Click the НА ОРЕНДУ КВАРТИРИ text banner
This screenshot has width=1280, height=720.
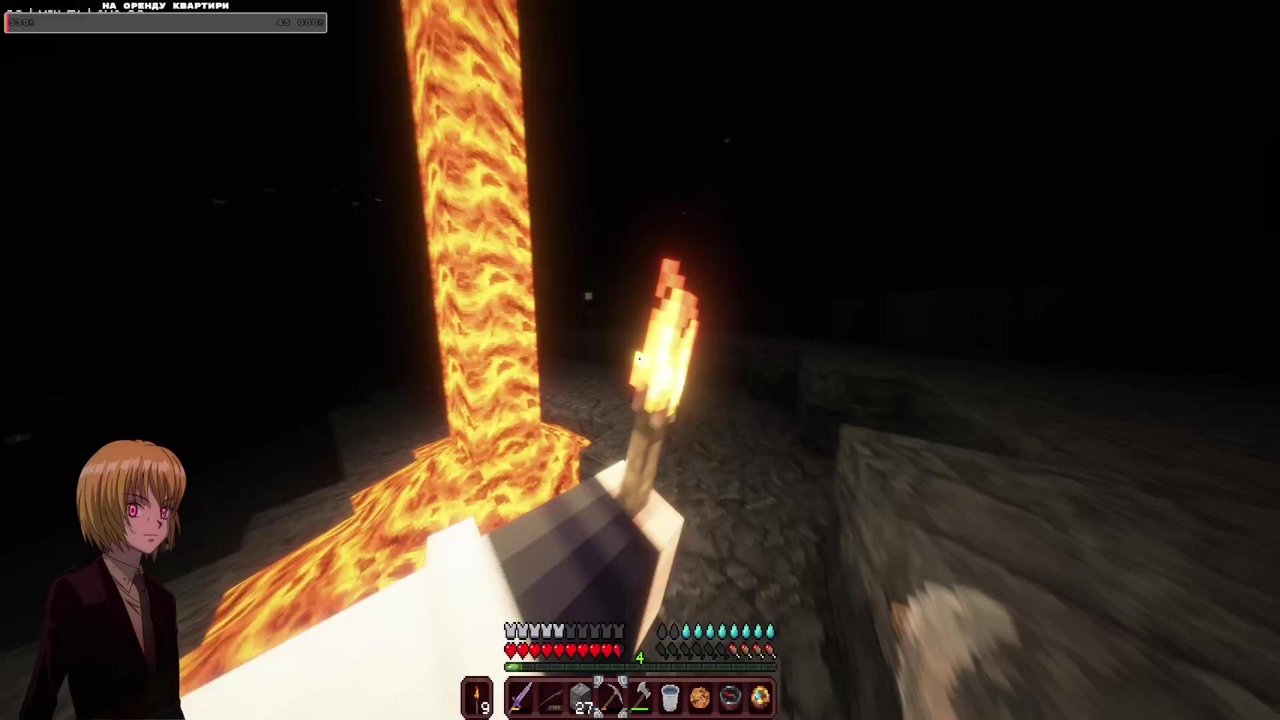(x=166, y=6)
